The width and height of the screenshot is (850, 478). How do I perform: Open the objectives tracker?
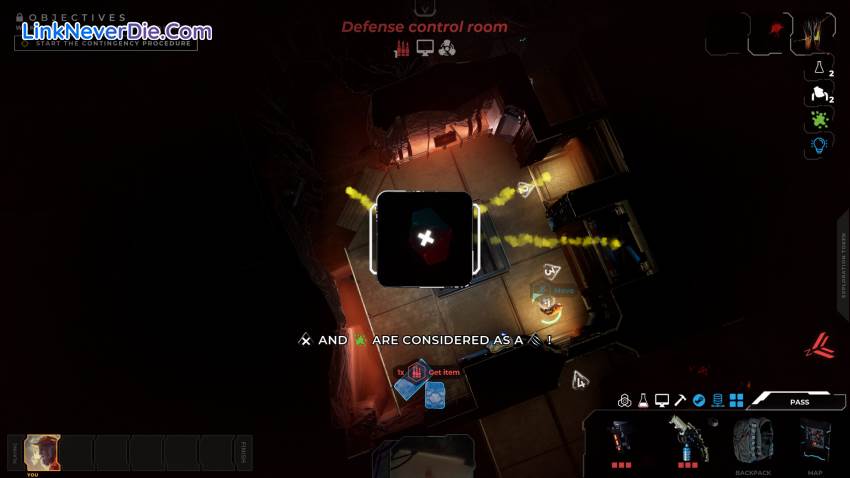(x=78, y=18)
